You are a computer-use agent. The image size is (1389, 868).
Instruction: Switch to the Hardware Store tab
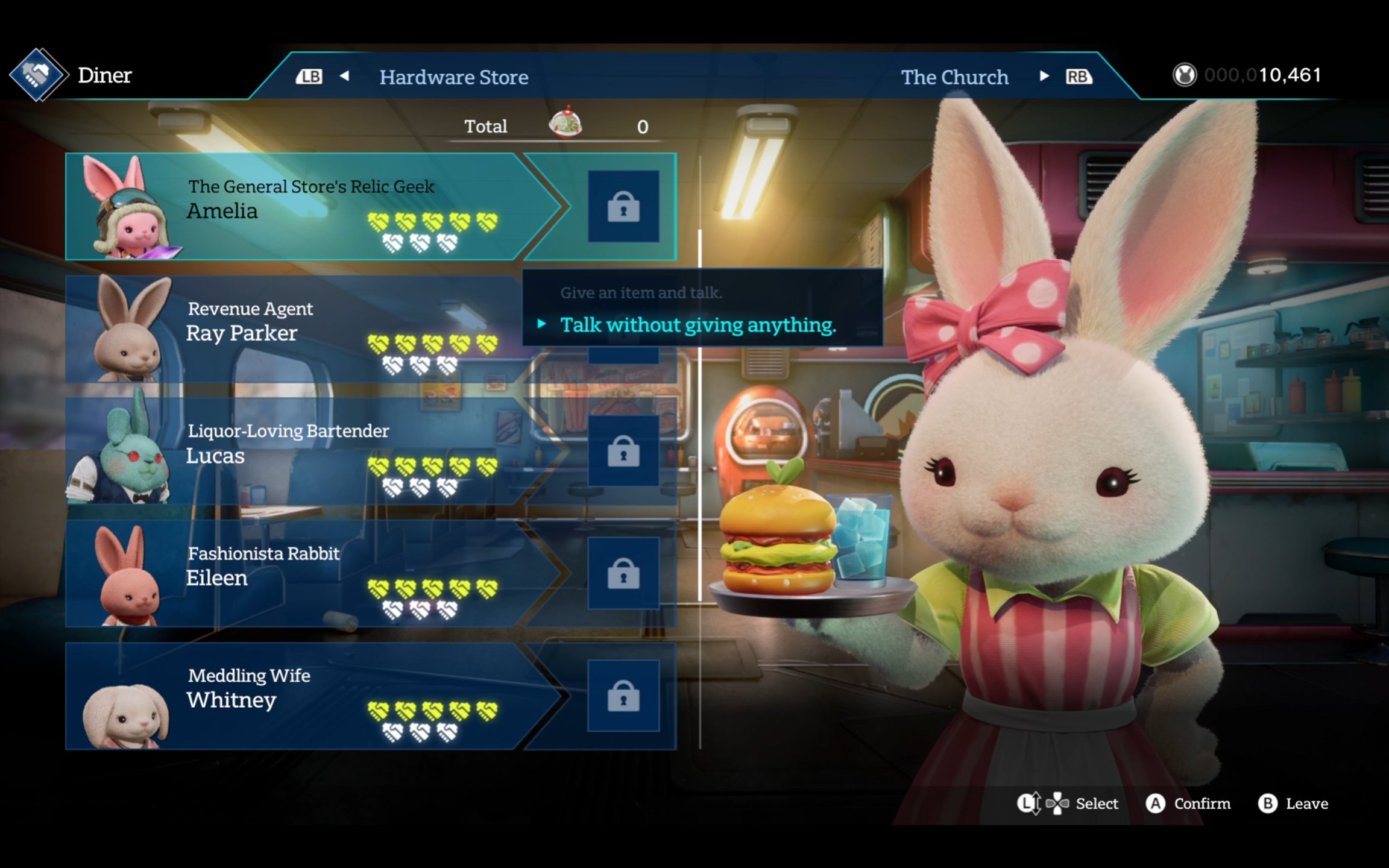point(453,77)
